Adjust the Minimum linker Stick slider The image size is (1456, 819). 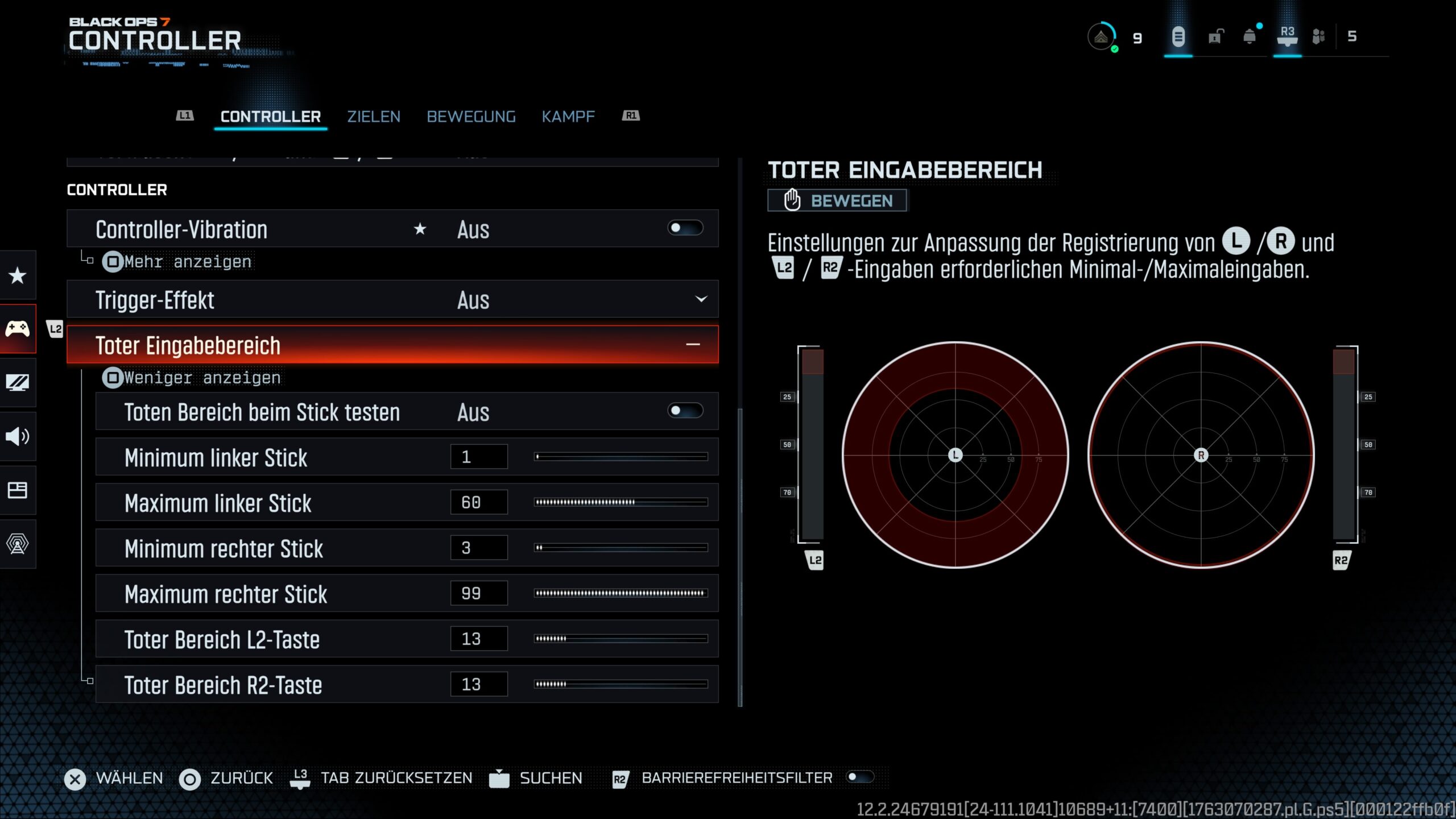(621, 457)
